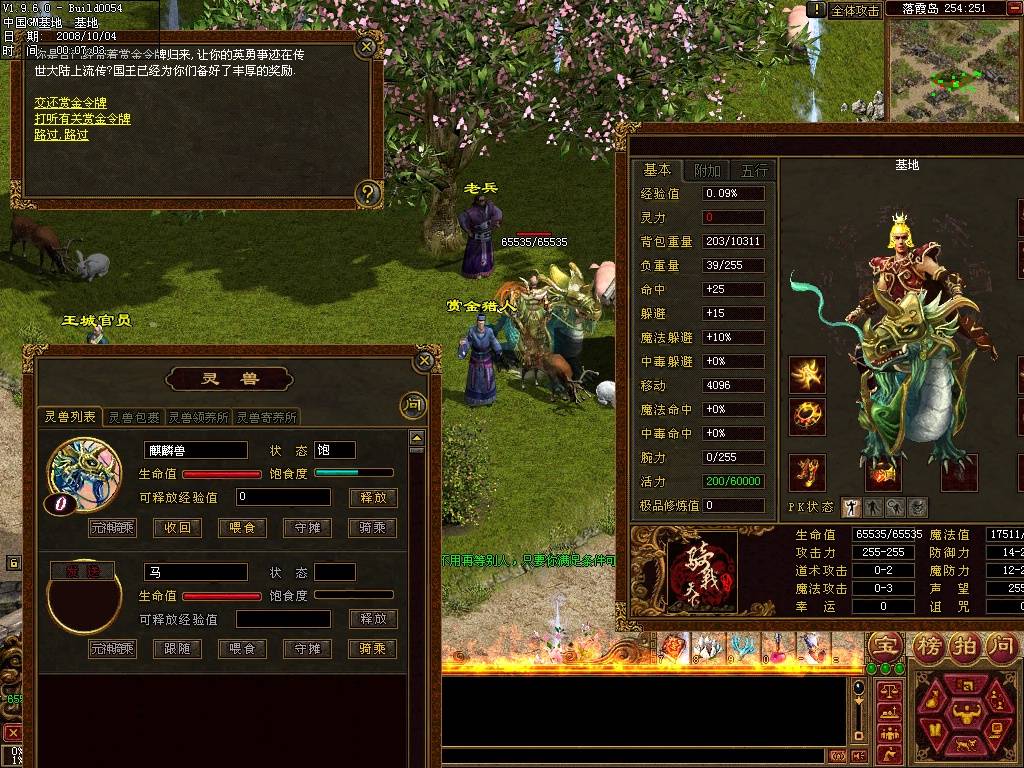The height and width of the screenshot is (768, 1024).
Task: Close the NPC dialogue window
Action: click(x=367, y=46)
